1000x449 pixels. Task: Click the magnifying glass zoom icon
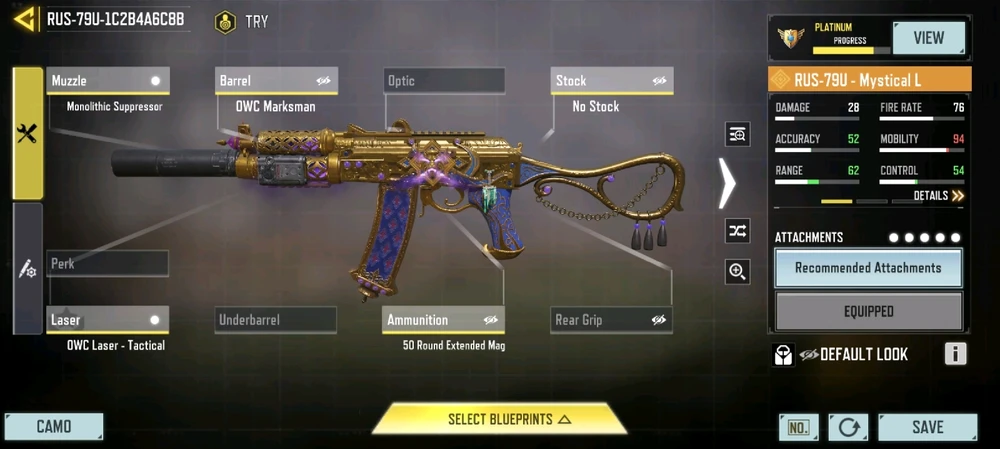(x=738, y=271)
